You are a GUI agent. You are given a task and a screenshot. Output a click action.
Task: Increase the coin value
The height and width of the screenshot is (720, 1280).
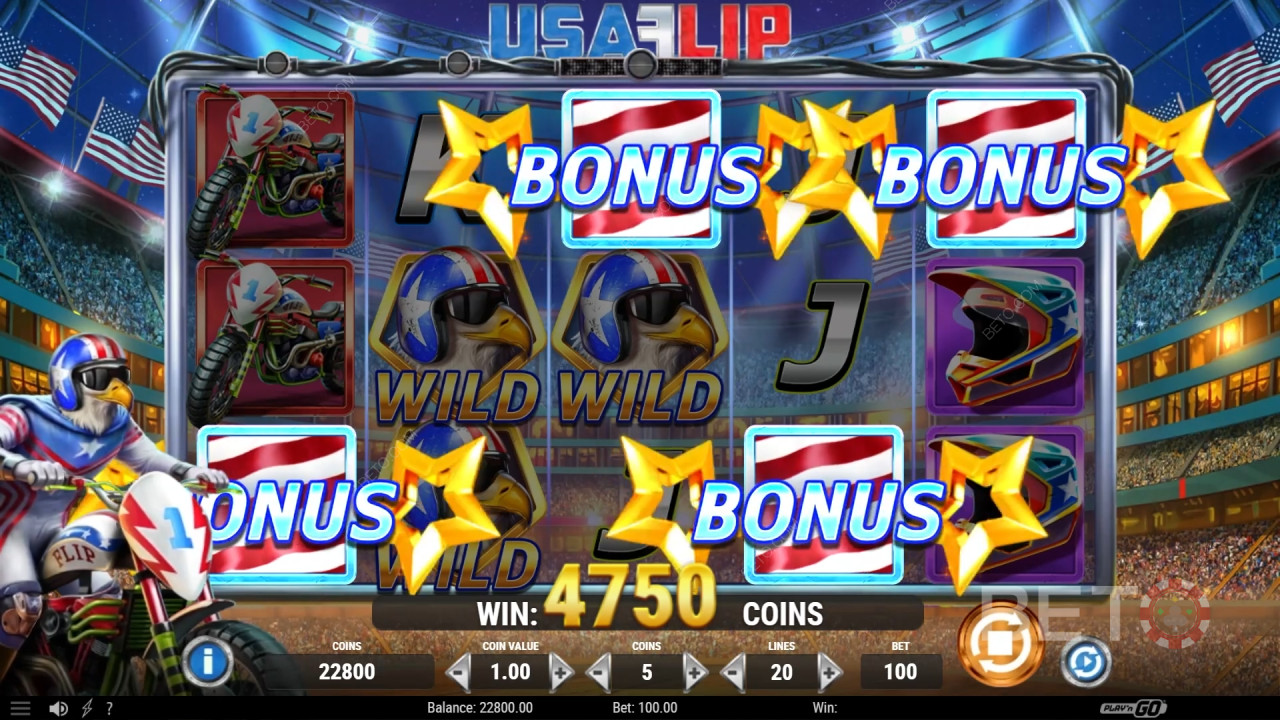561,672
